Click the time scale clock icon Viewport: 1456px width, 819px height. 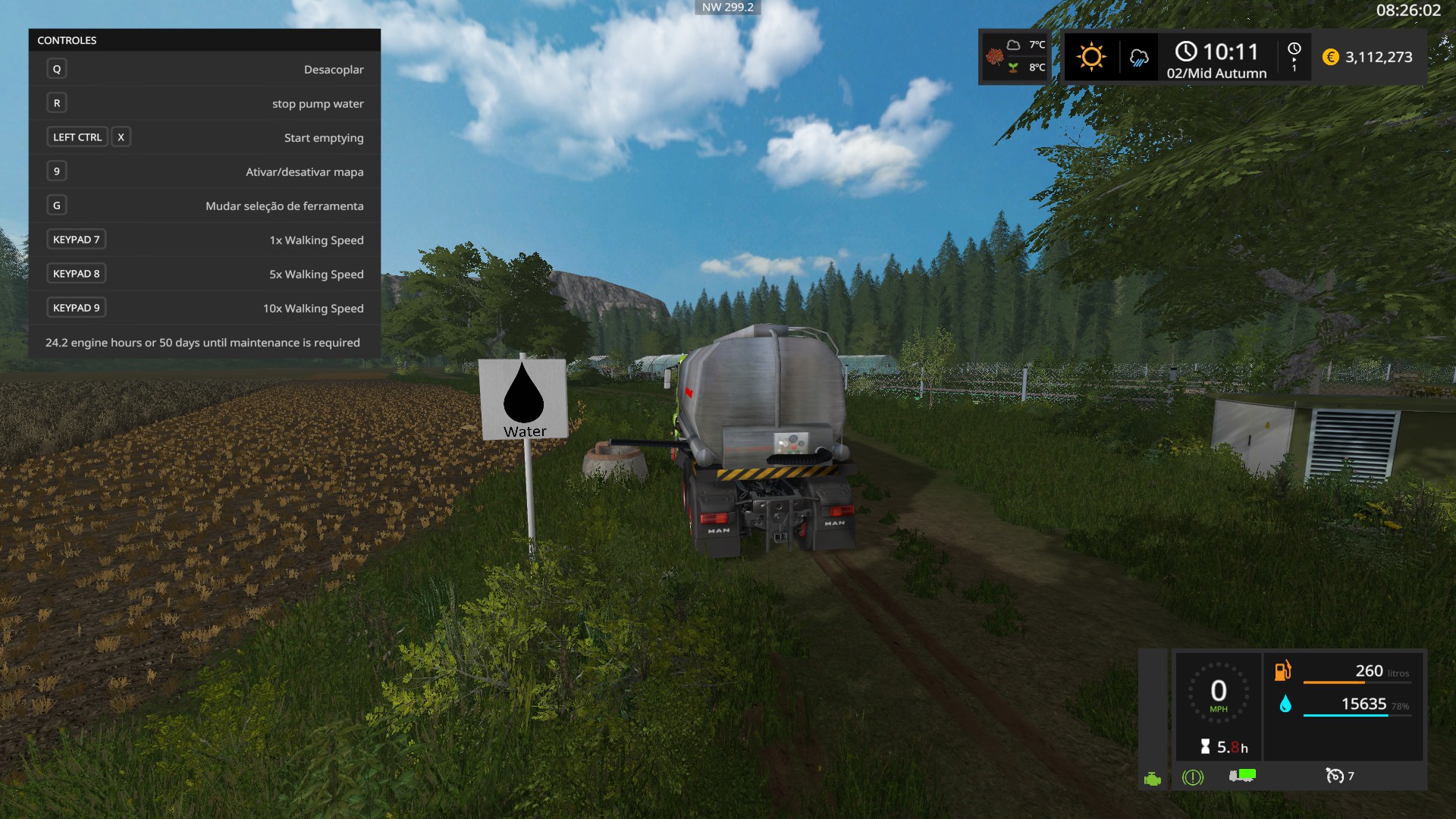(1294, 49)
